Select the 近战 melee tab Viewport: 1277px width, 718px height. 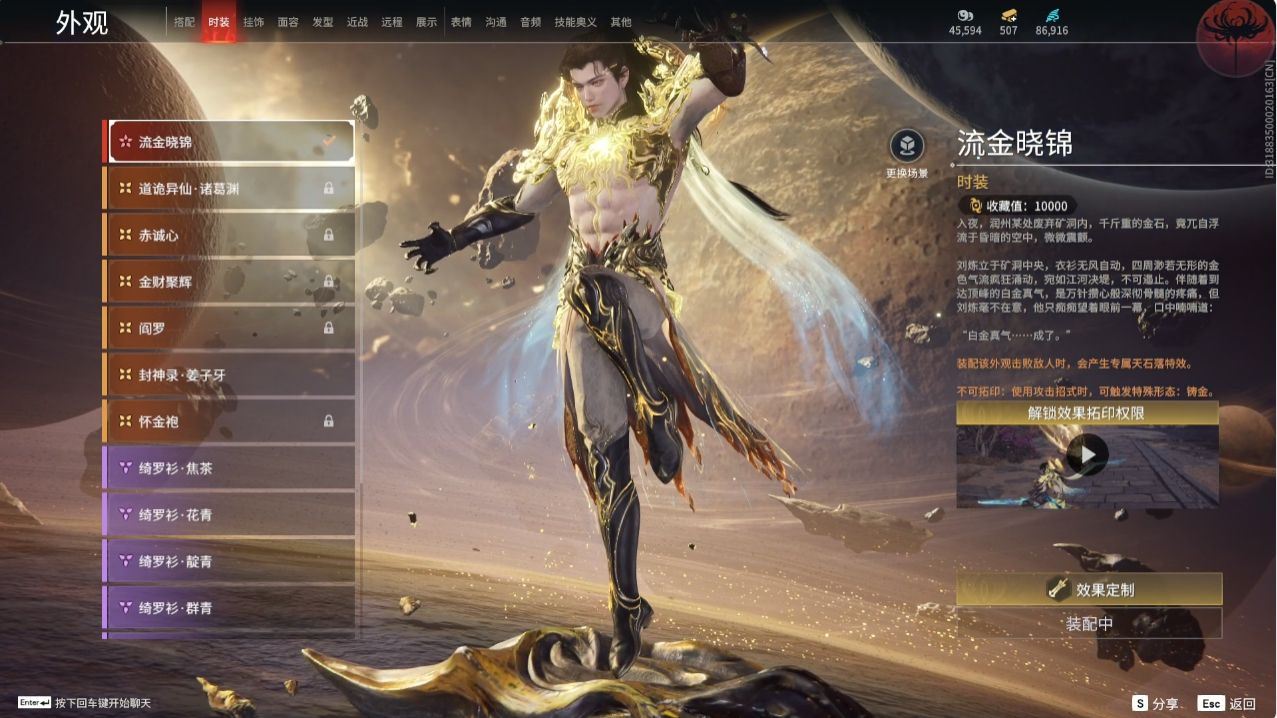click(357, 22)
